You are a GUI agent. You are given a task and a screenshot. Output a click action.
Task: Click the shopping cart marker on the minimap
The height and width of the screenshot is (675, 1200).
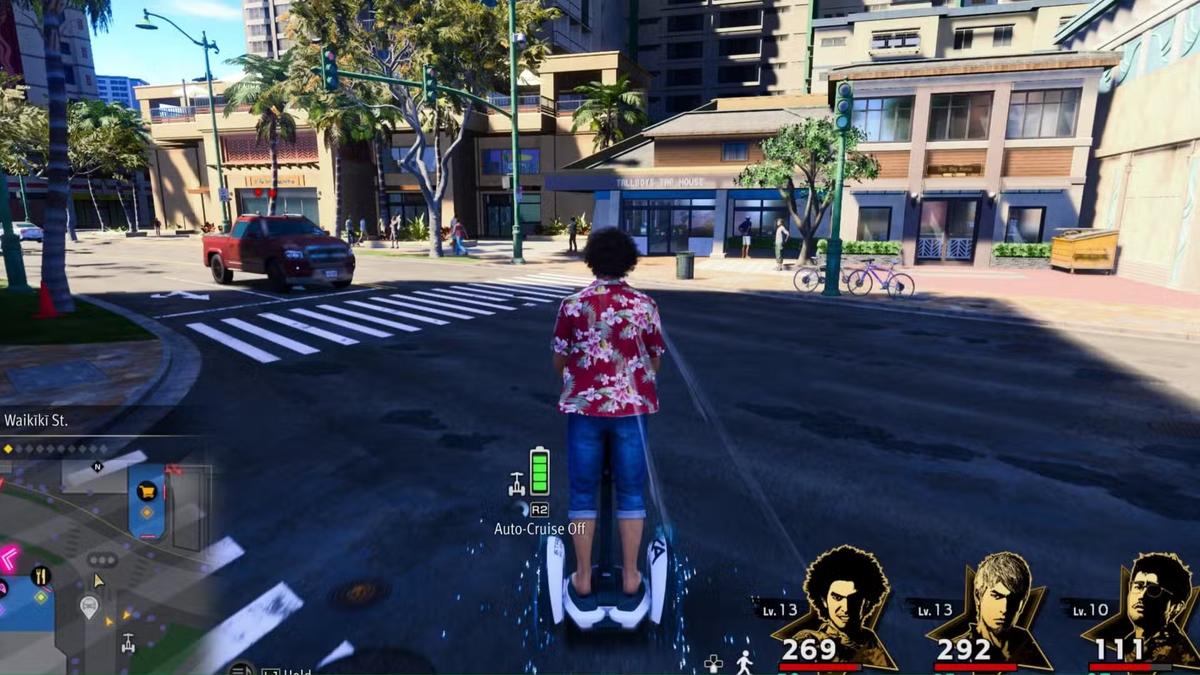pyautogui.click(x=147, y=490)
